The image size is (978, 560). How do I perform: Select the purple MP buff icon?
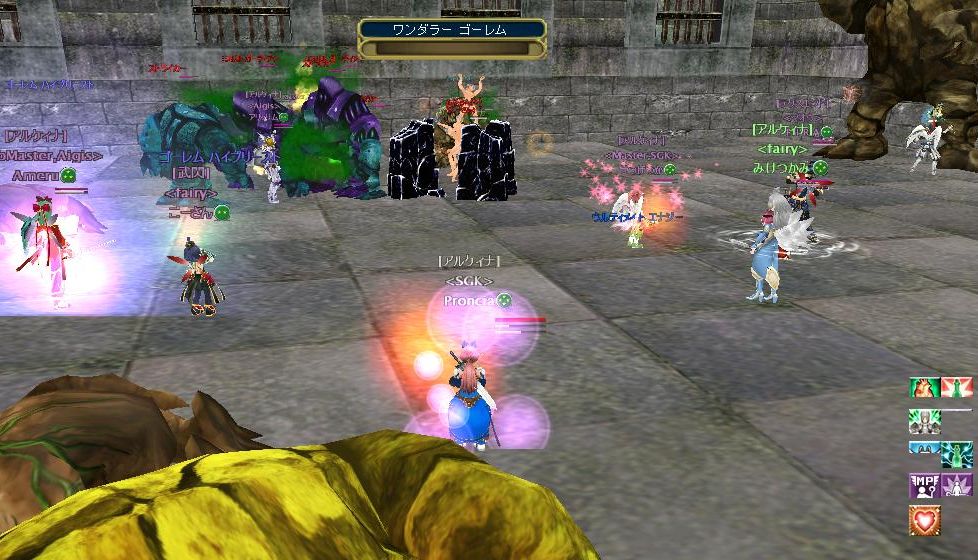(x=924, y=485)
